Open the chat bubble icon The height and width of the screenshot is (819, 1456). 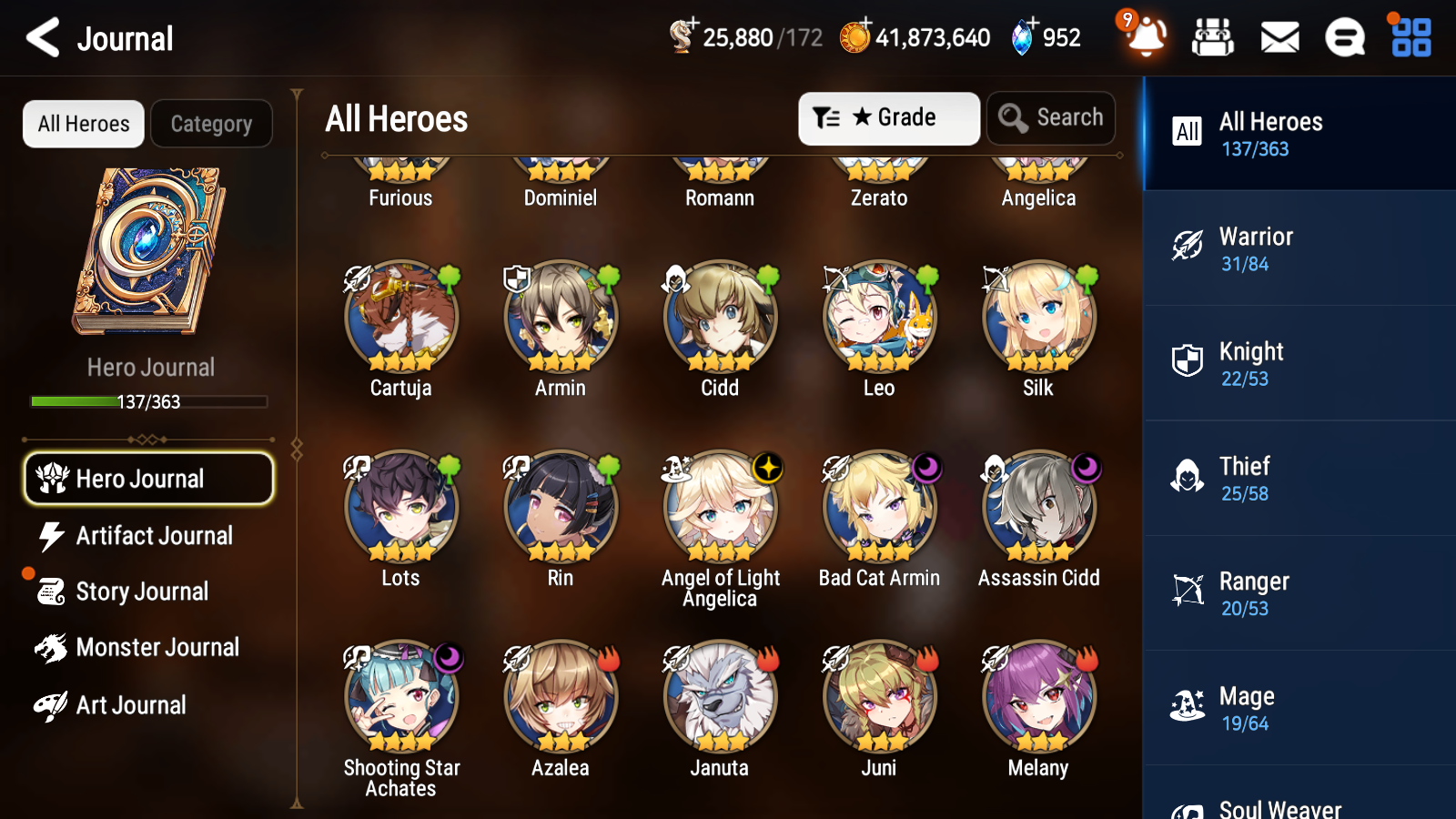pyautogui.click(x=1344, y=37)
